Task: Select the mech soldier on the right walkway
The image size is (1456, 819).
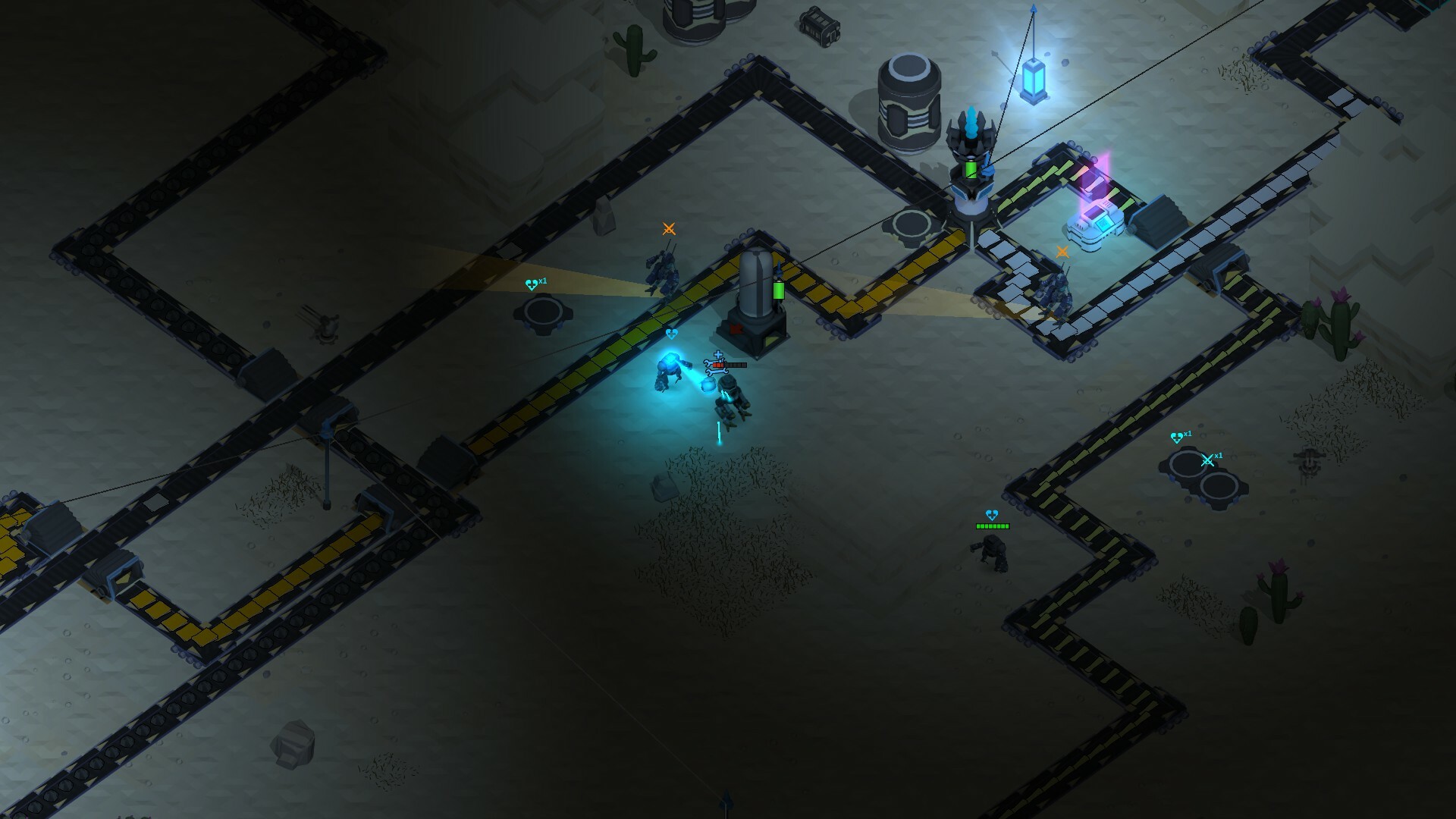Action: click(1057, 293)
